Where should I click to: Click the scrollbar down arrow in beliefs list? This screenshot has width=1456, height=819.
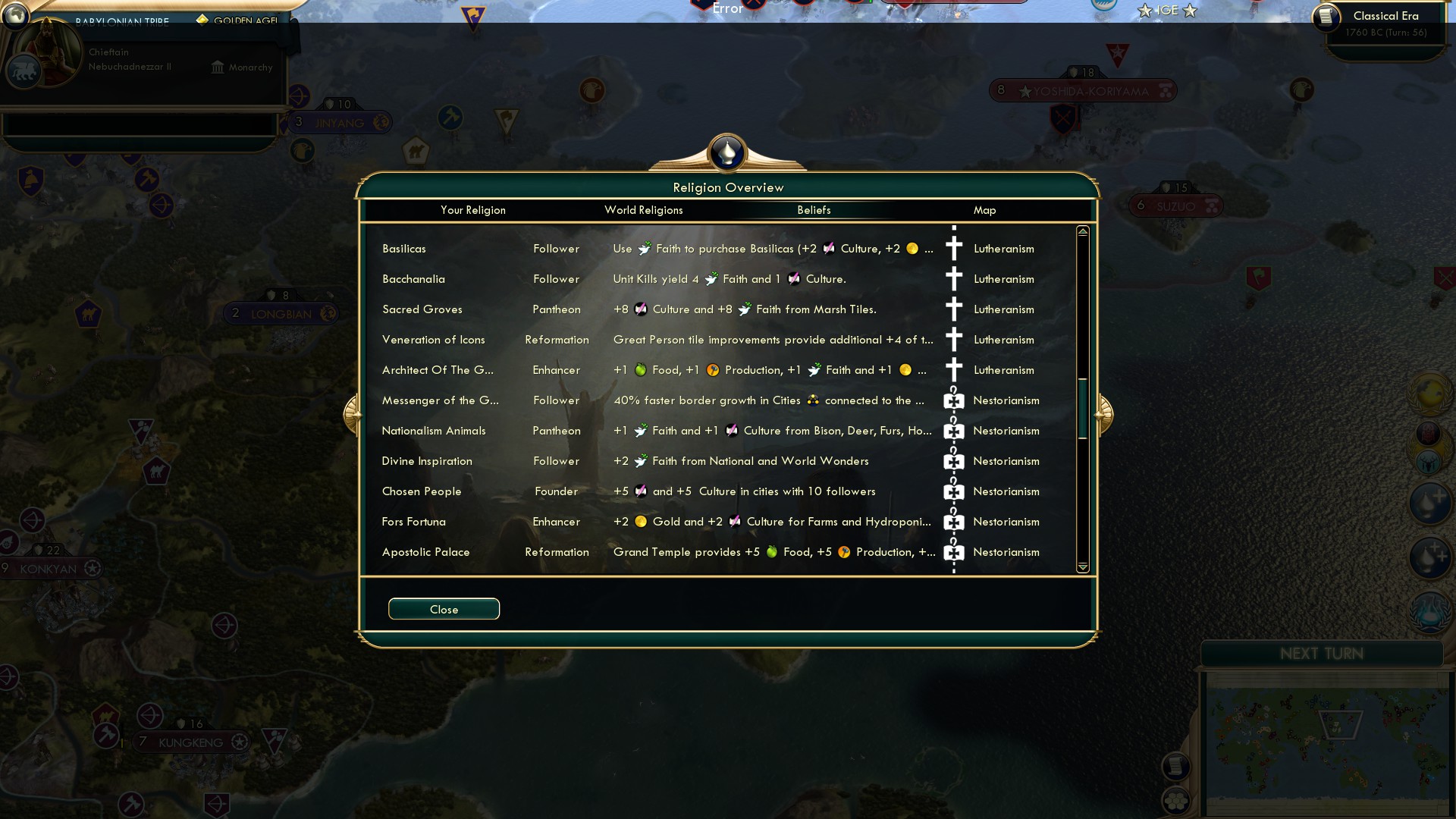pyautogui.click(x=1083, y=566)
